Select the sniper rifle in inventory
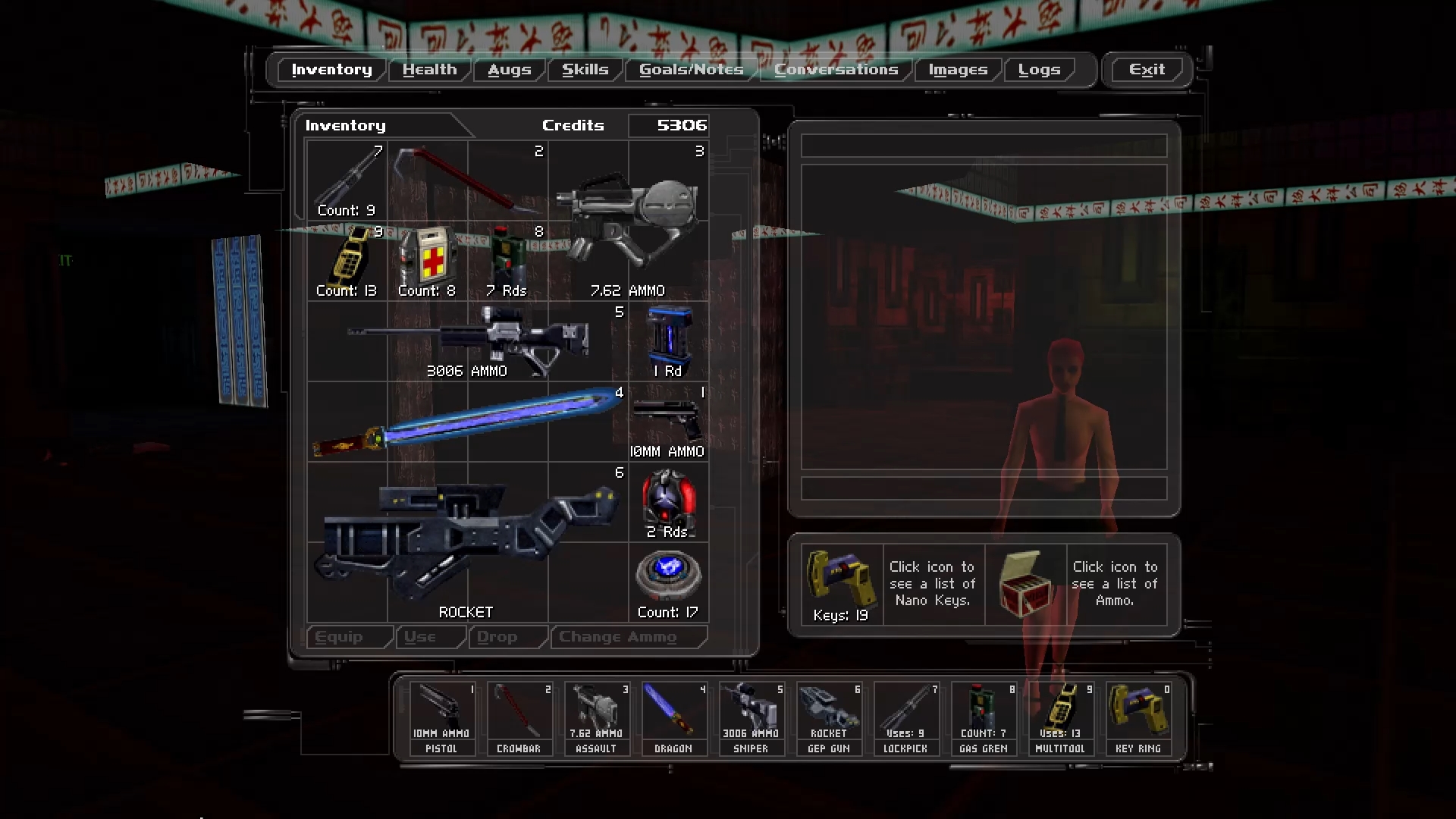This screenshot has height=819, width=1456. [467, 341]
